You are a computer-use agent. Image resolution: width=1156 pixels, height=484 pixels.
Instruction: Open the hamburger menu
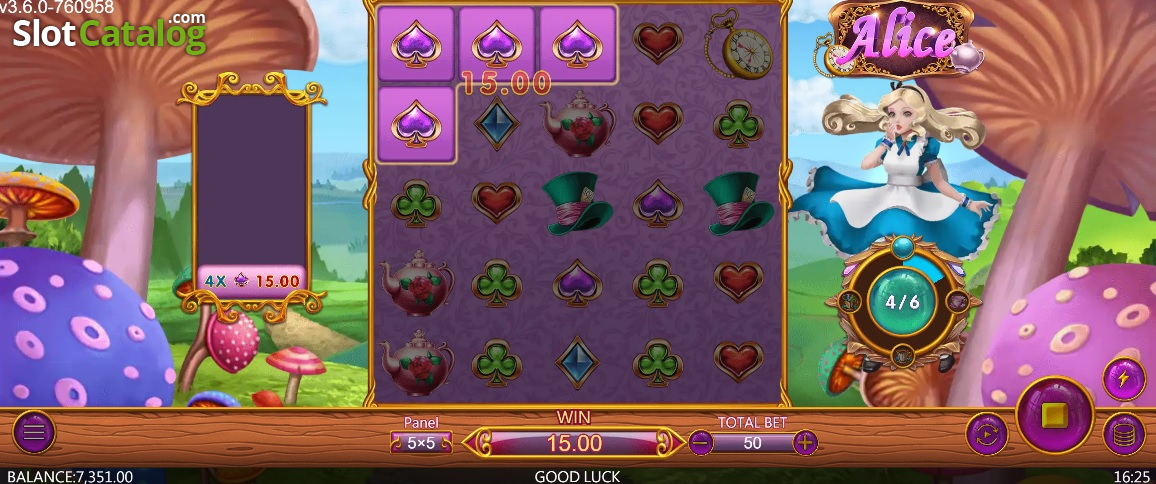tap(34, 433)
